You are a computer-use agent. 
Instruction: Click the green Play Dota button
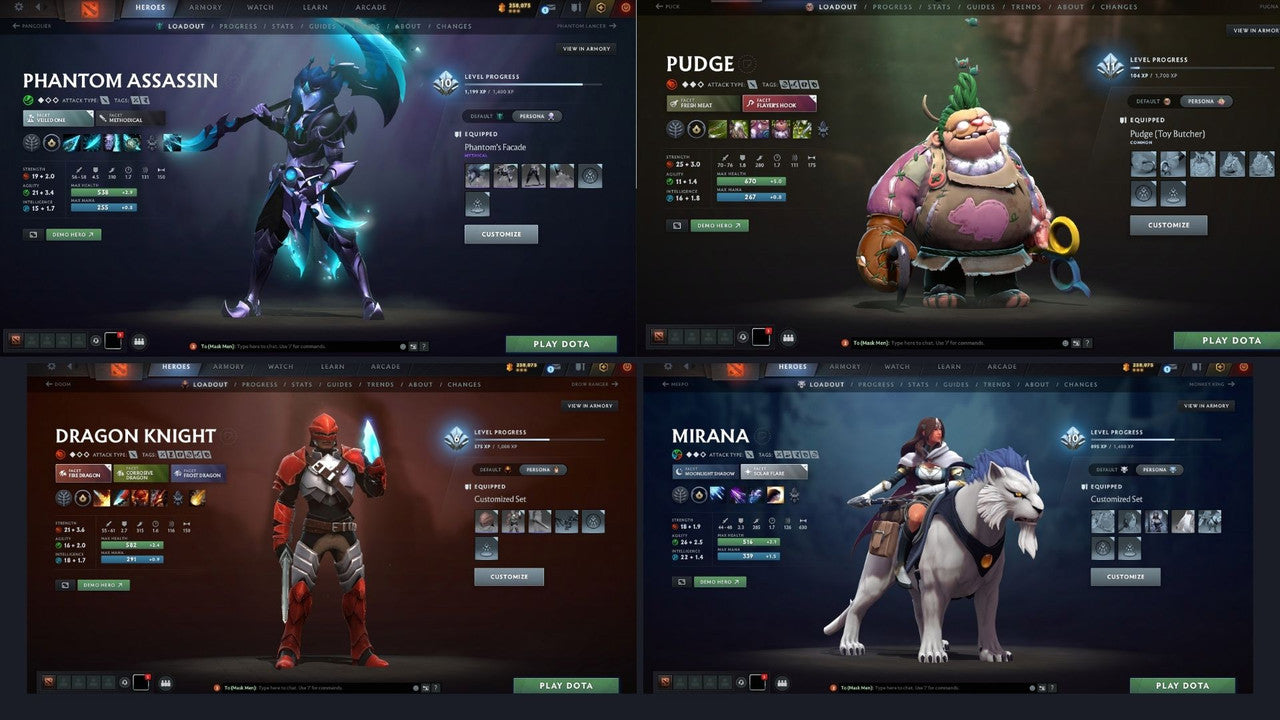point(562,343)
